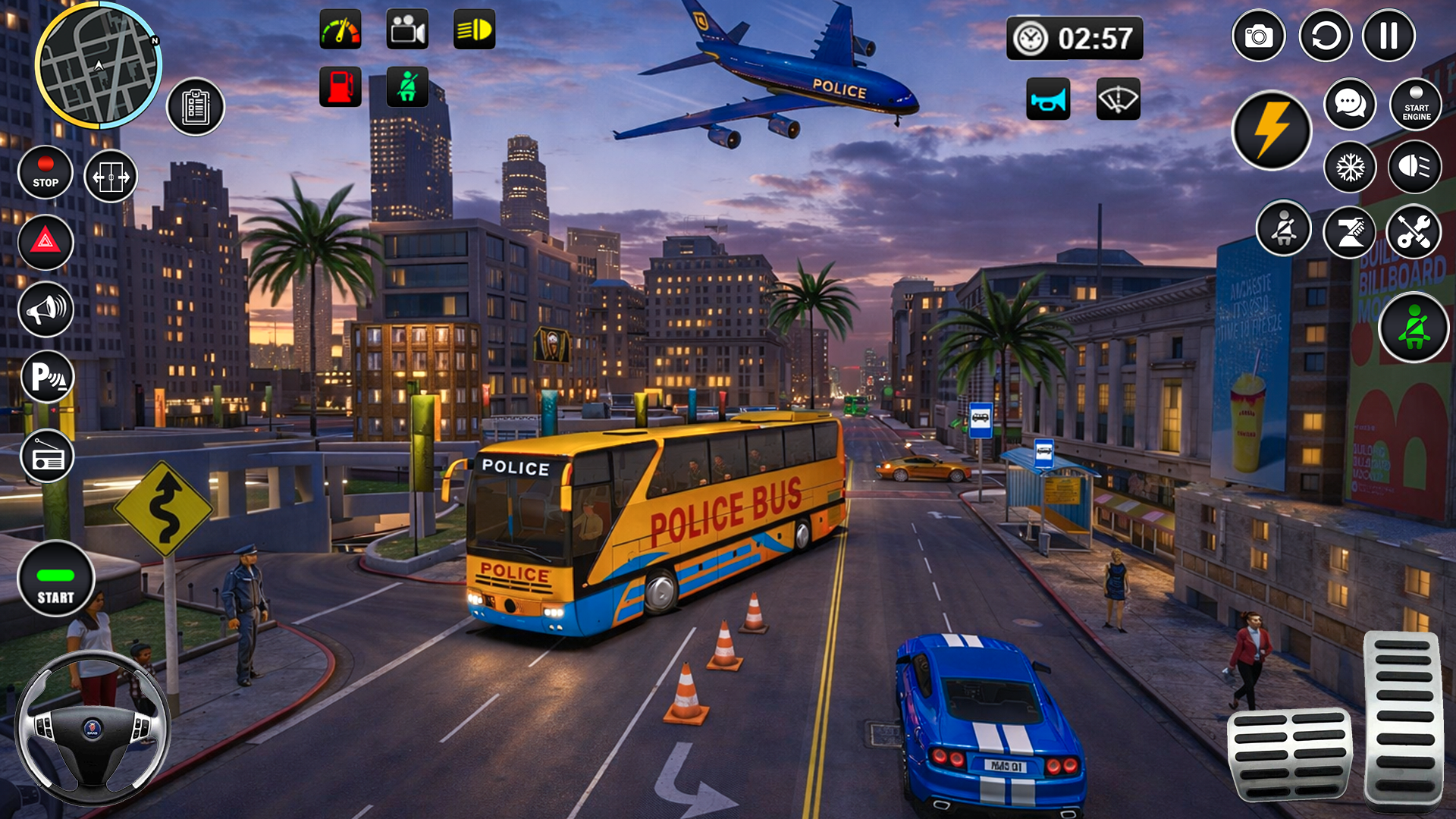Activate the nitro lightning boost

(x=1271, y=130)
